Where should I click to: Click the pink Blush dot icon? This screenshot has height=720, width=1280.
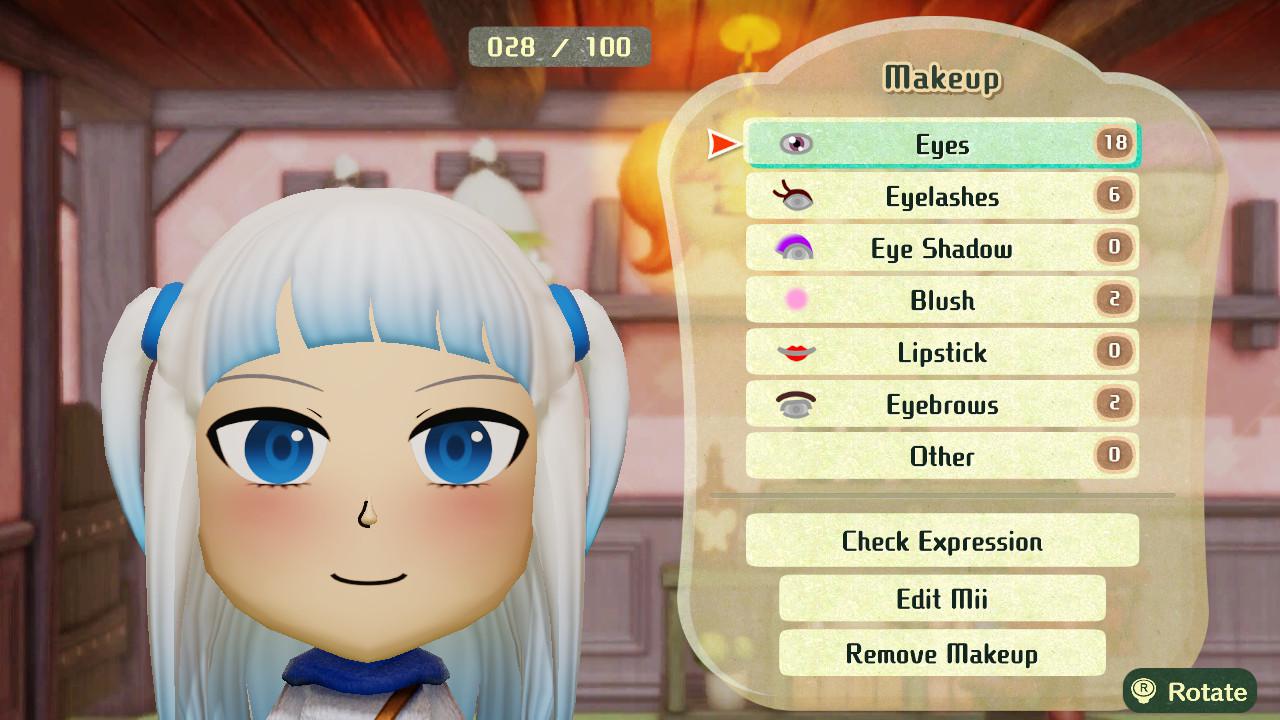point(795,300)
